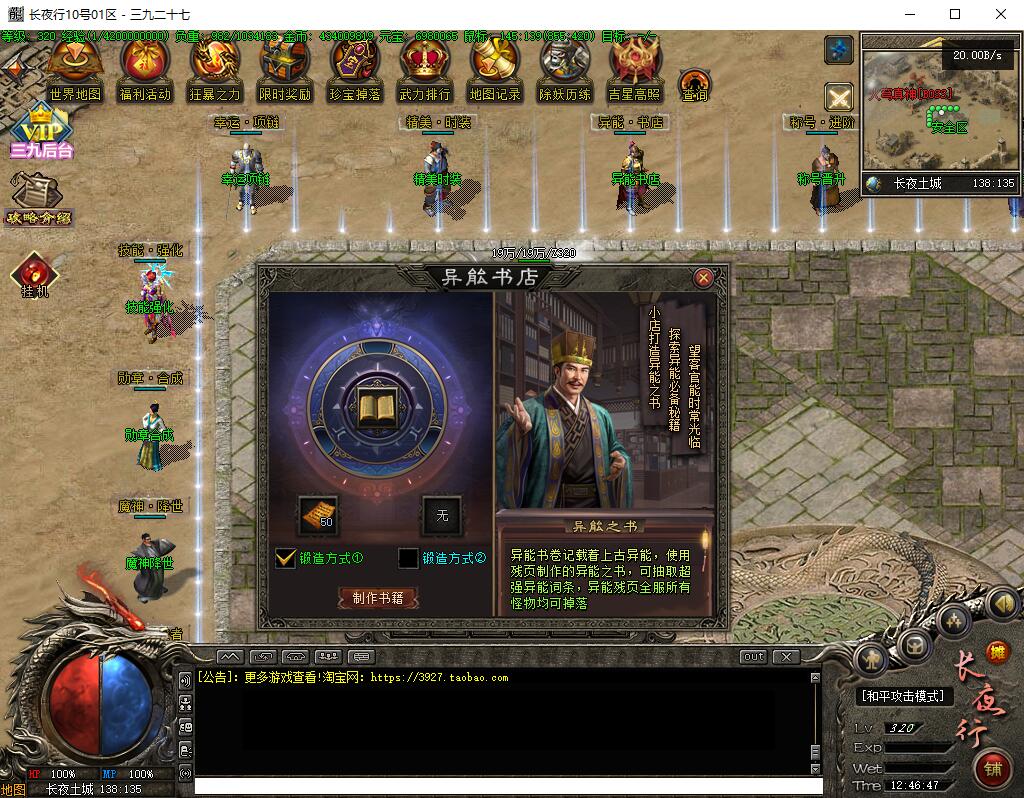Open the 除妖历练 helmet icon
1024x798 pixels.
(x=564, y=68)
